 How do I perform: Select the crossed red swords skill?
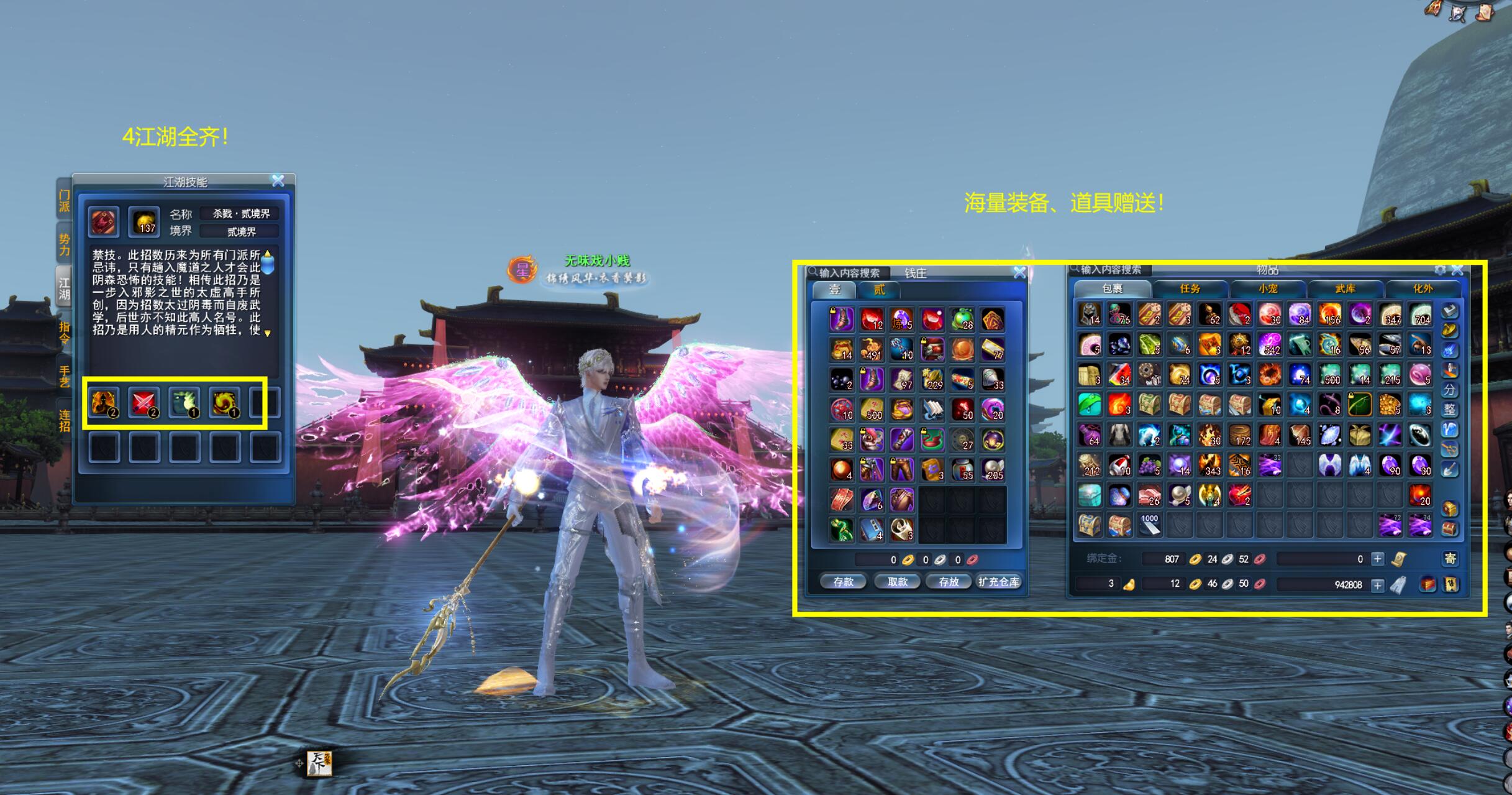coord(143,403)
